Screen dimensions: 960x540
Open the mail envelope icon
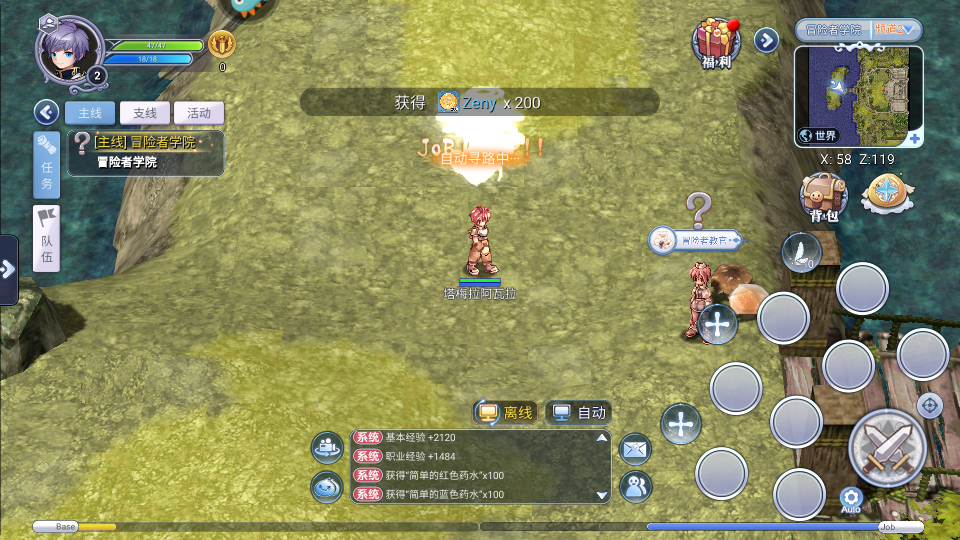click(x=635, y=449)
